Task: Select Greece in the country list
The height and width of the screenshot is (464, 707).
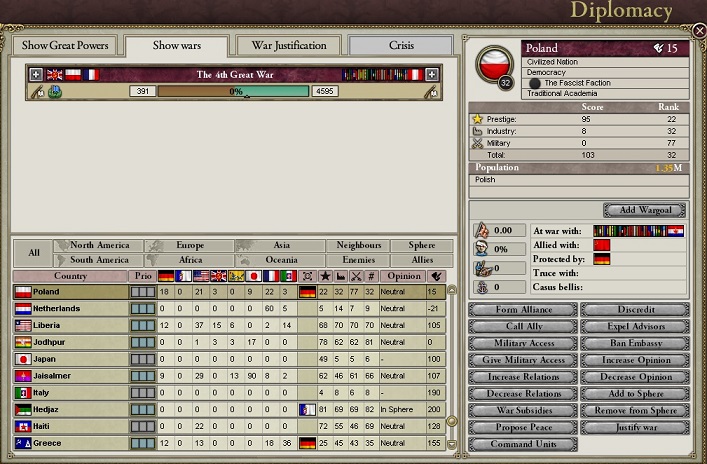Action: pyautogui.click(x=70, y=443)
